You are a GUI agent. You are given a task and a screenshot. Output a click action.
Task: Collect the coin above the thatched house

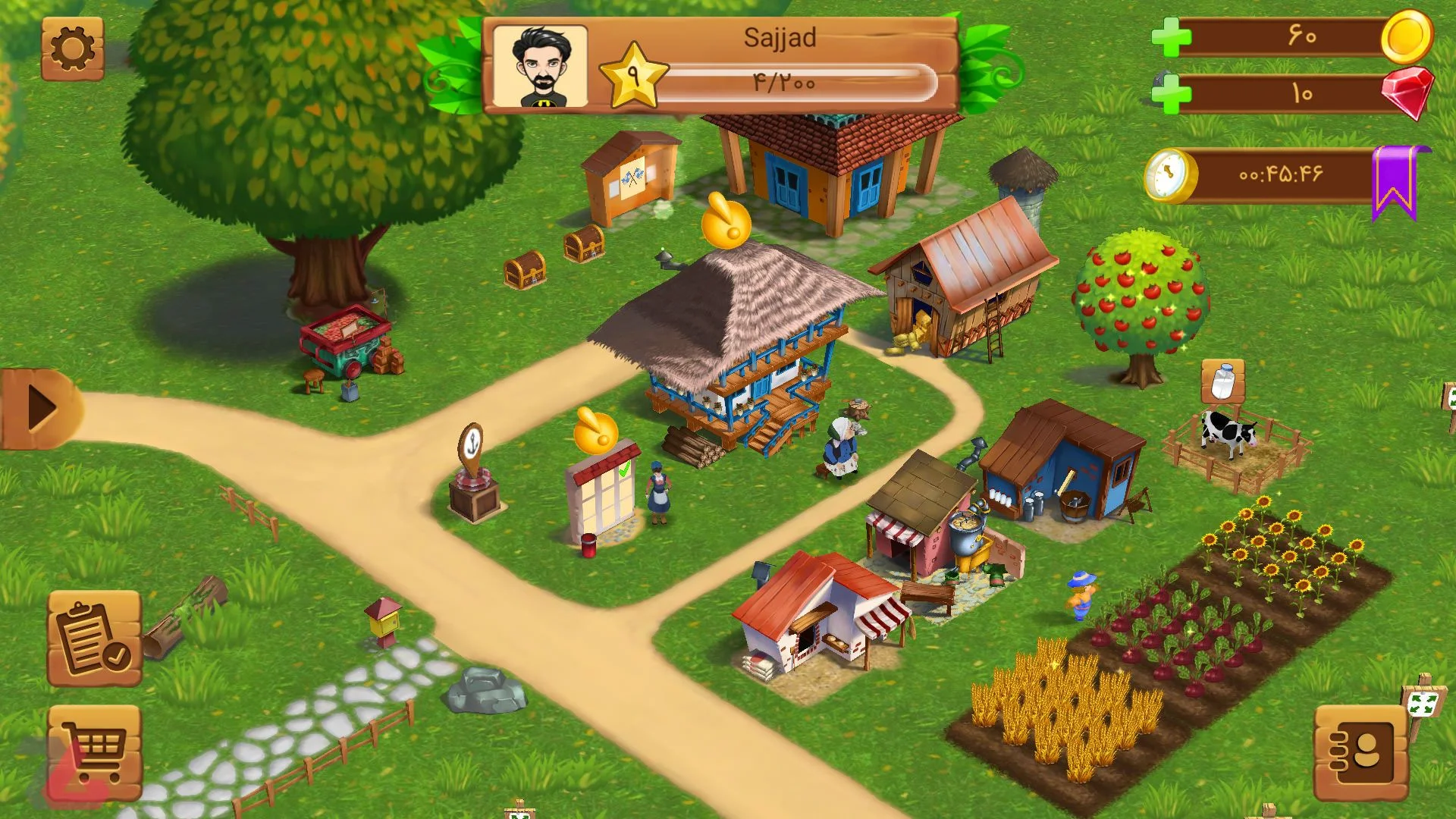click(x=726, y=223)
